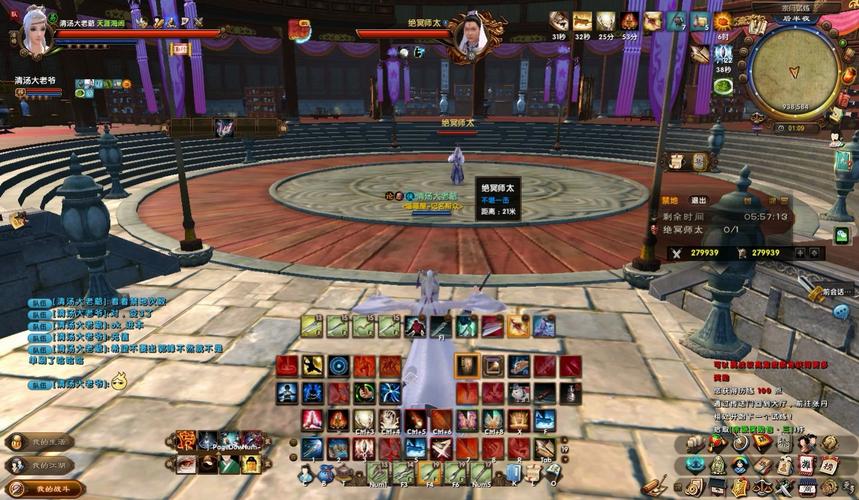Select the eye skill icon
The height and width of the screenshot is (500, 859).
[186, 464]
